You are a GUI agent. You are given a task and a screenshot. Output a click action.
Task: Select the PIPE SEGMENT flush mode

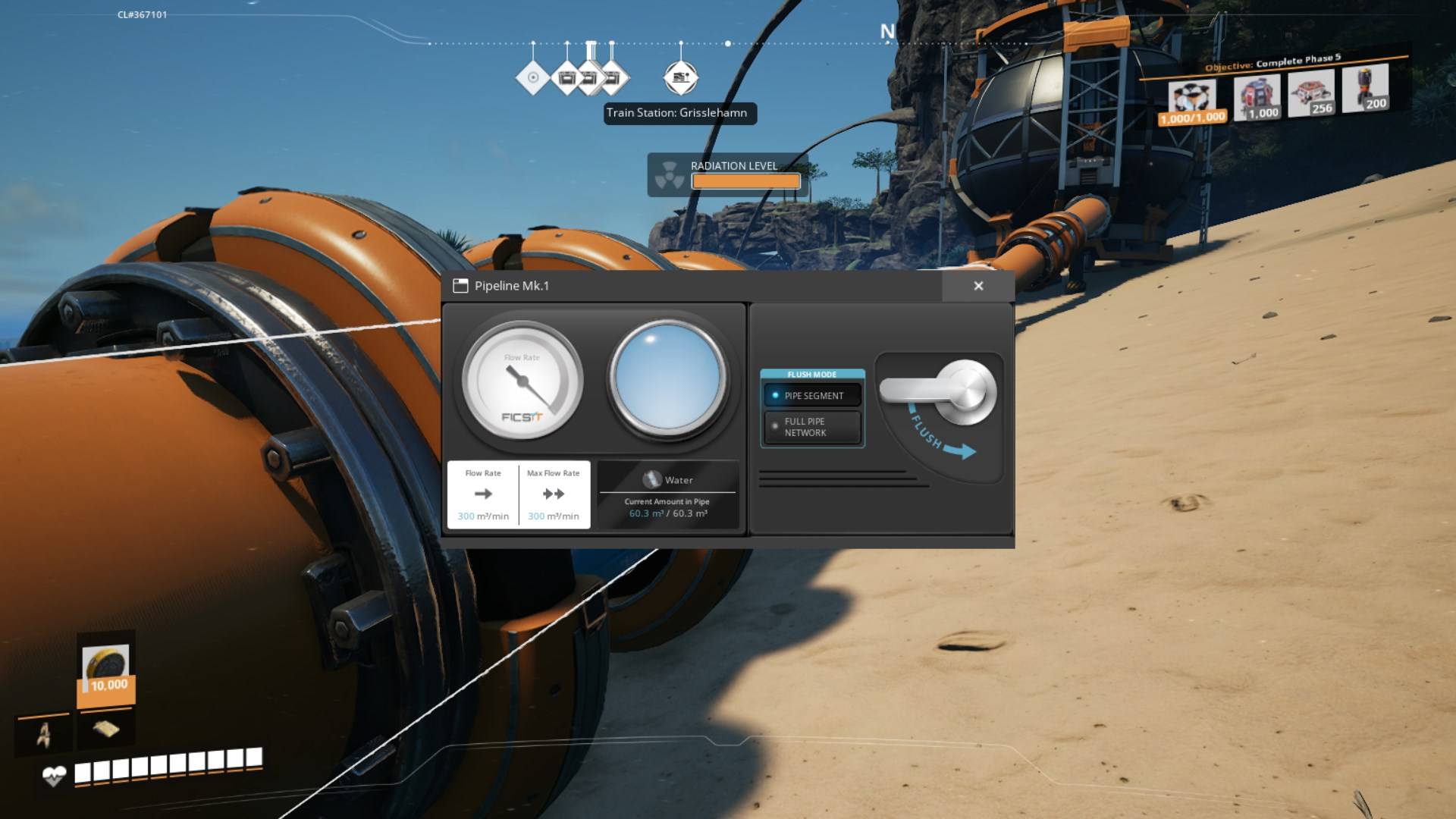[812, 395]
